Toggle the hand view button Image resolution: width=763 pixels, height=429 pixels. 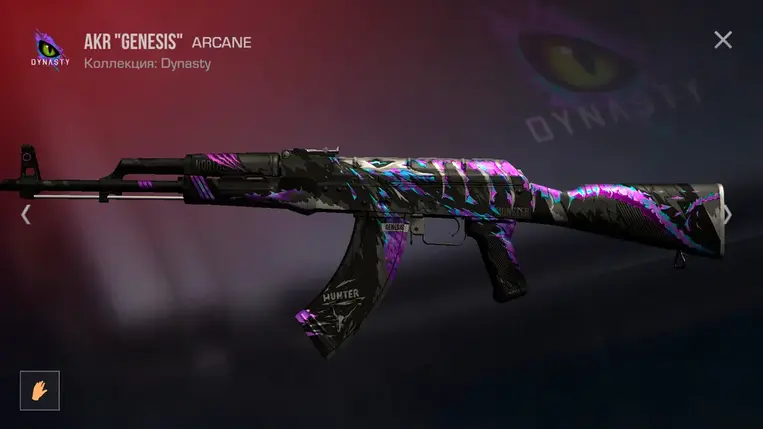pos(40,390)
